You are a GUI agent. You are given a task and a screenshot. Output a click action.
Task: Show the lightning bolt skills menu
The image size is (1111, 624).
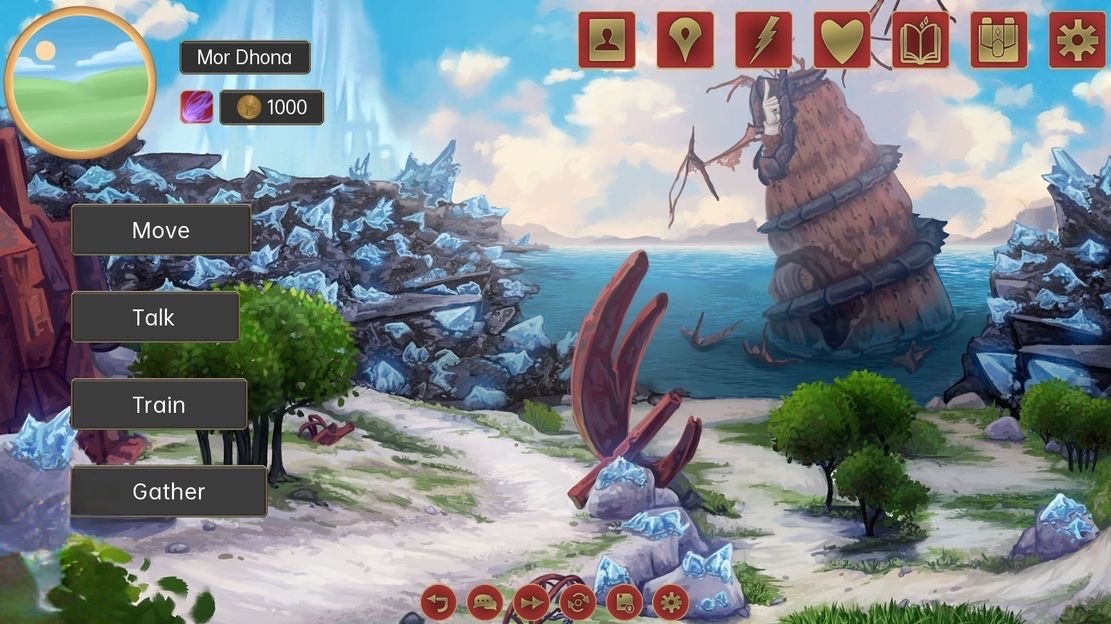point(763,40)
